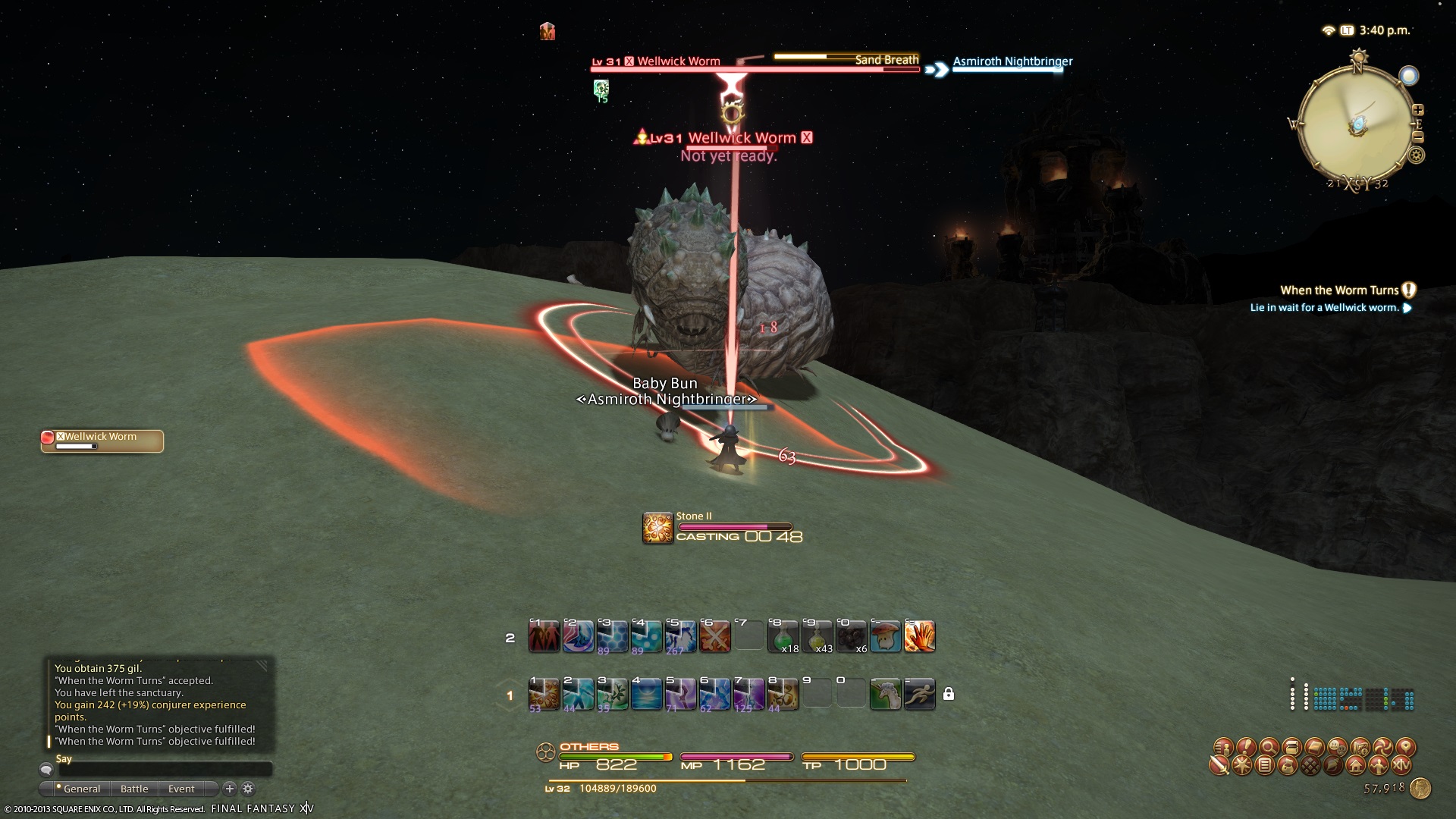Select the General chat tab
Screen dimensions: 1456x819
[80, 789]
